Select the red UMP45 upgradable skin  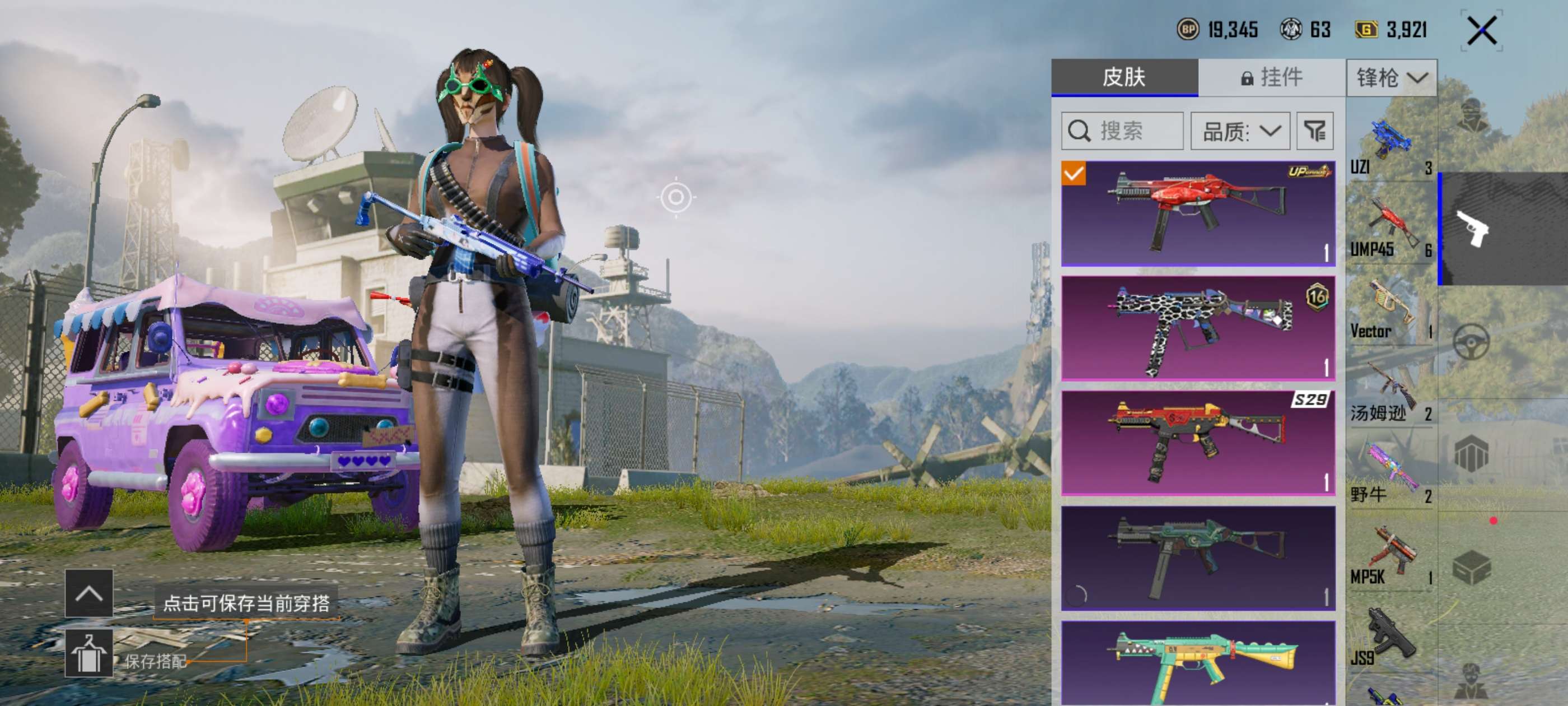[1197, 213]
